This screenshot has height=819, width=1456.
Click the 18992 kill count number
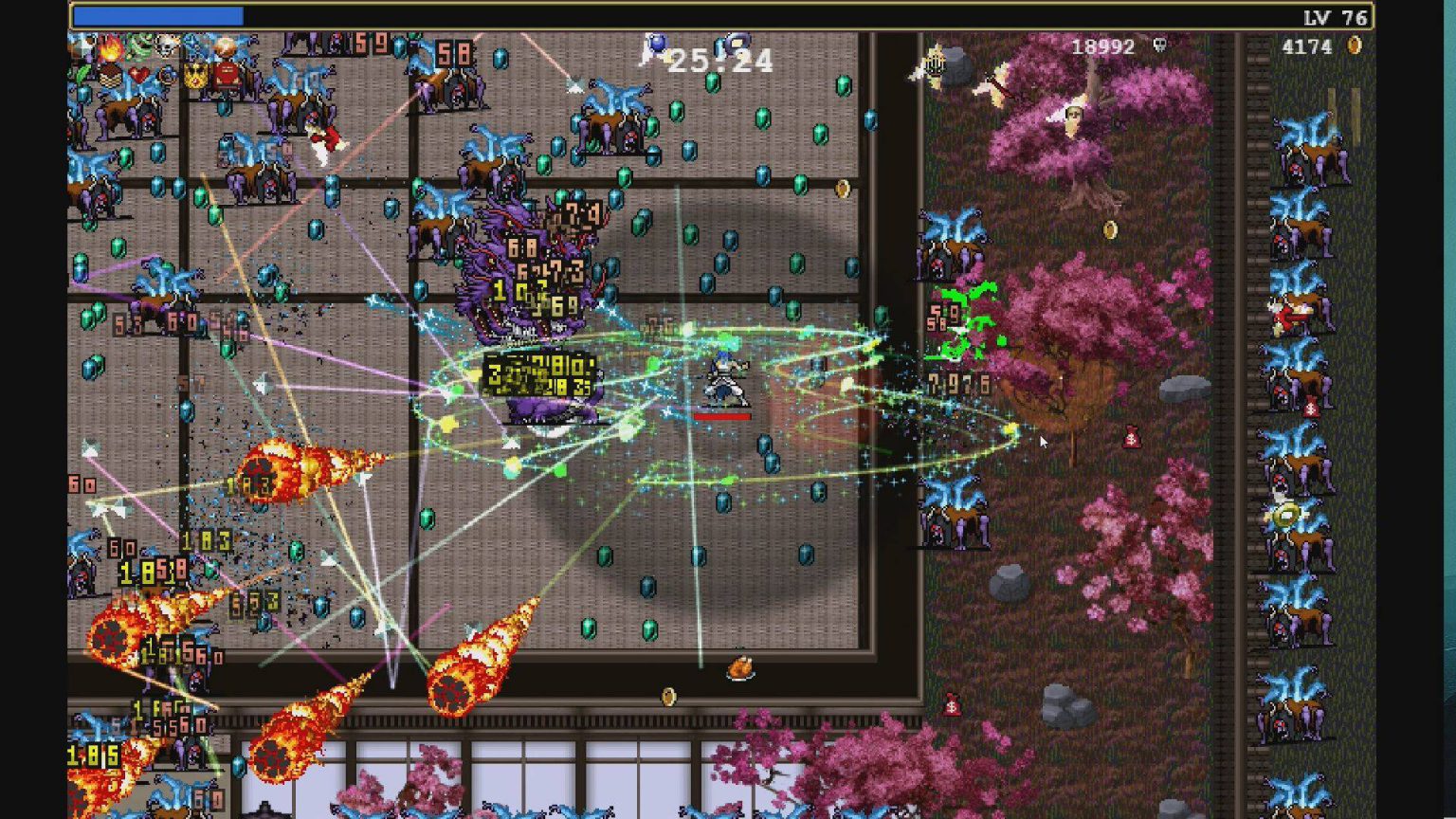coord(1102,45)
